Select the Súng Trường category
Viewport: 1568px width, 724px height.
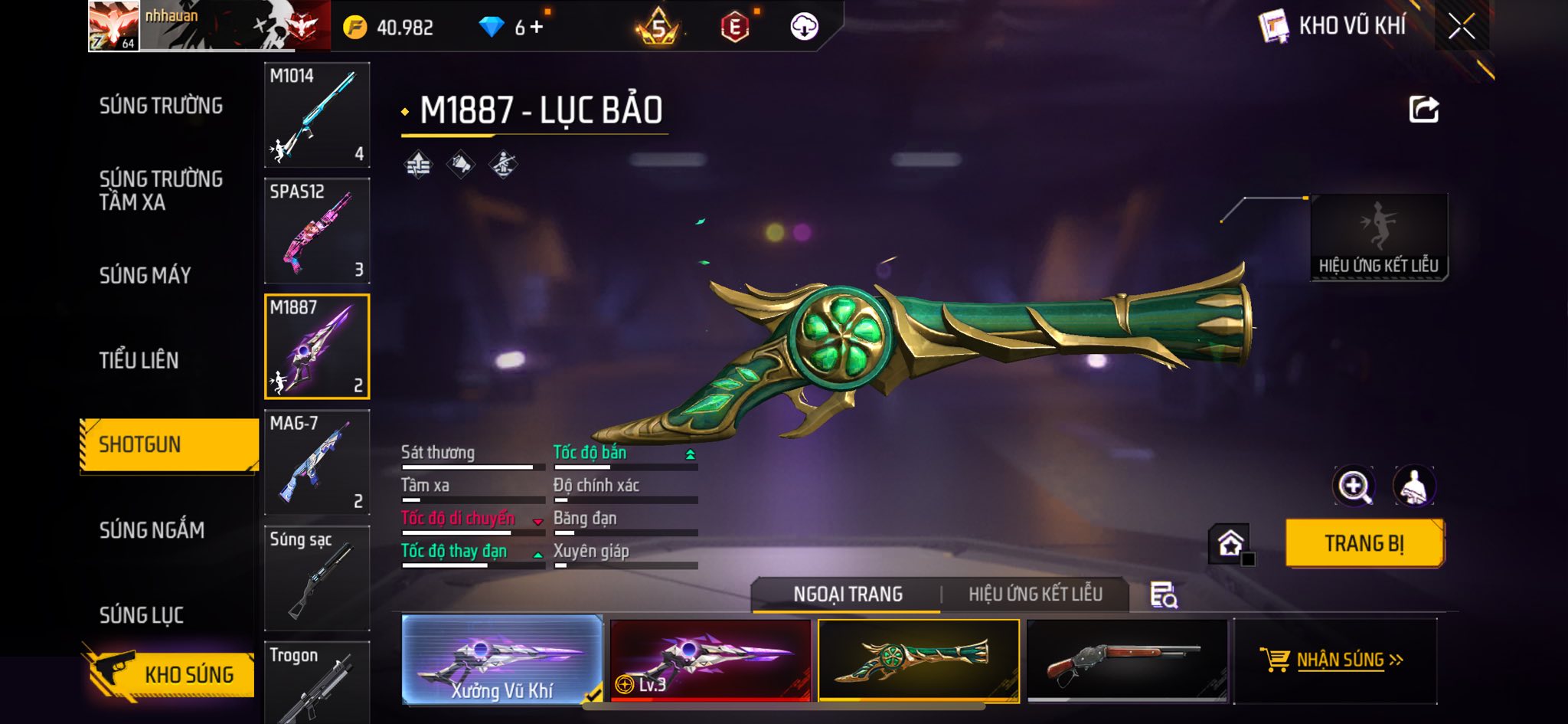pos(161,106)
